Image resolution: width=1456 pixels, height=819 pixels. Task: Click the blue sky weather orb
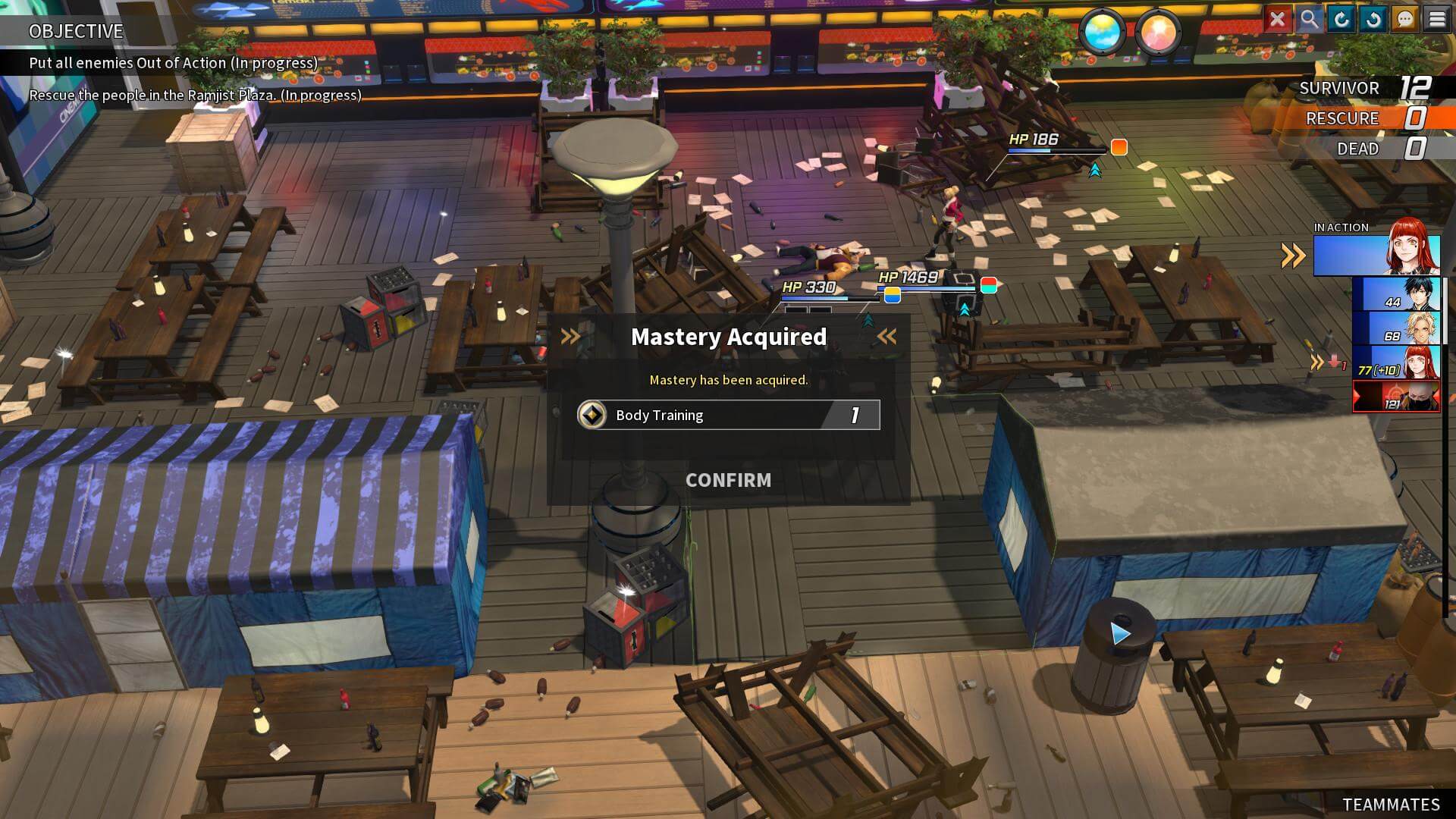click(1103, 33)
